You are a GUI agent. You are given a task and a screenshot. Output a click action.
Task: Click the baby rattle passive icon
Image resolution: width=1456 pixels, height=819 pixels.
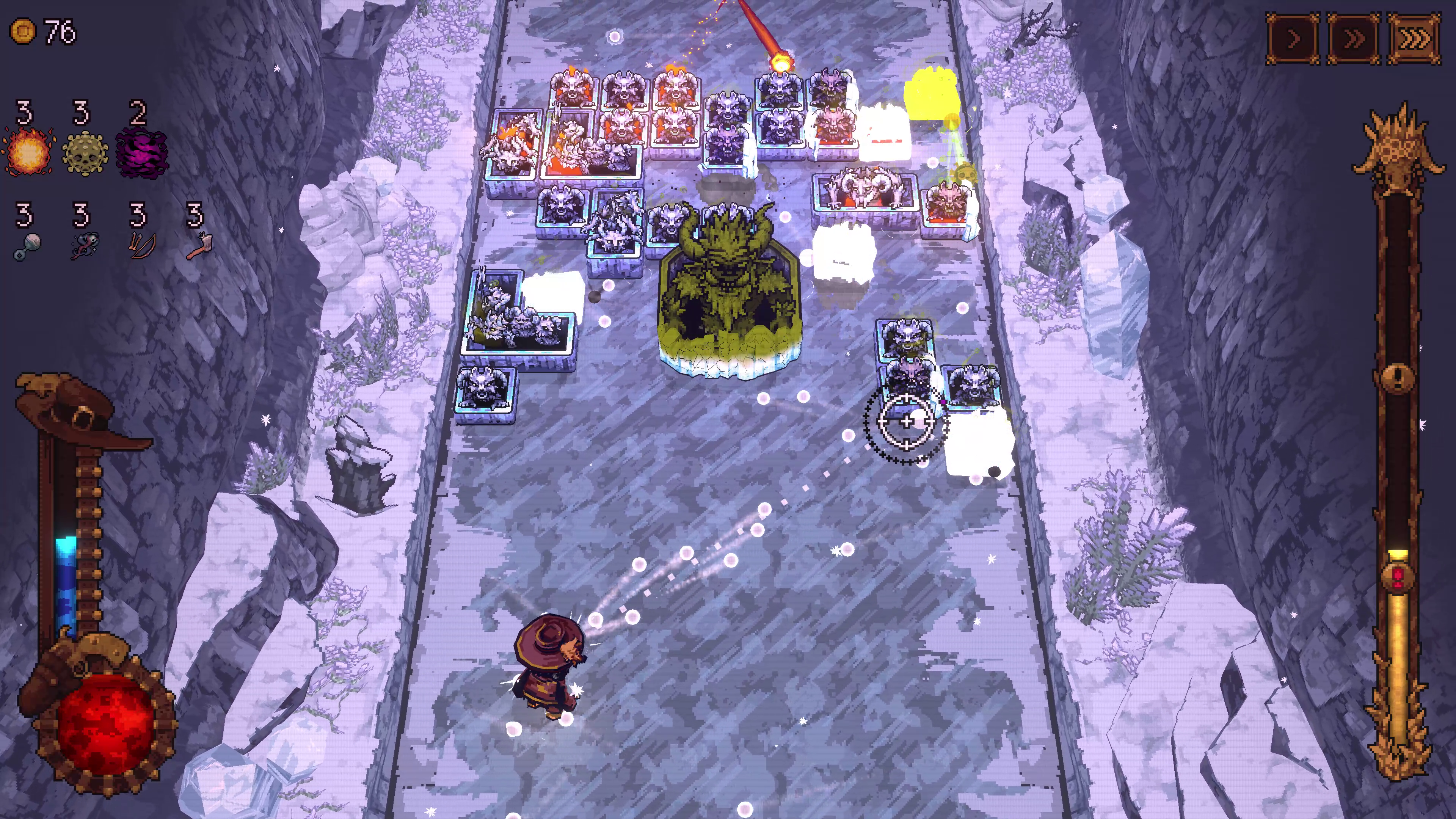(27, 247)
